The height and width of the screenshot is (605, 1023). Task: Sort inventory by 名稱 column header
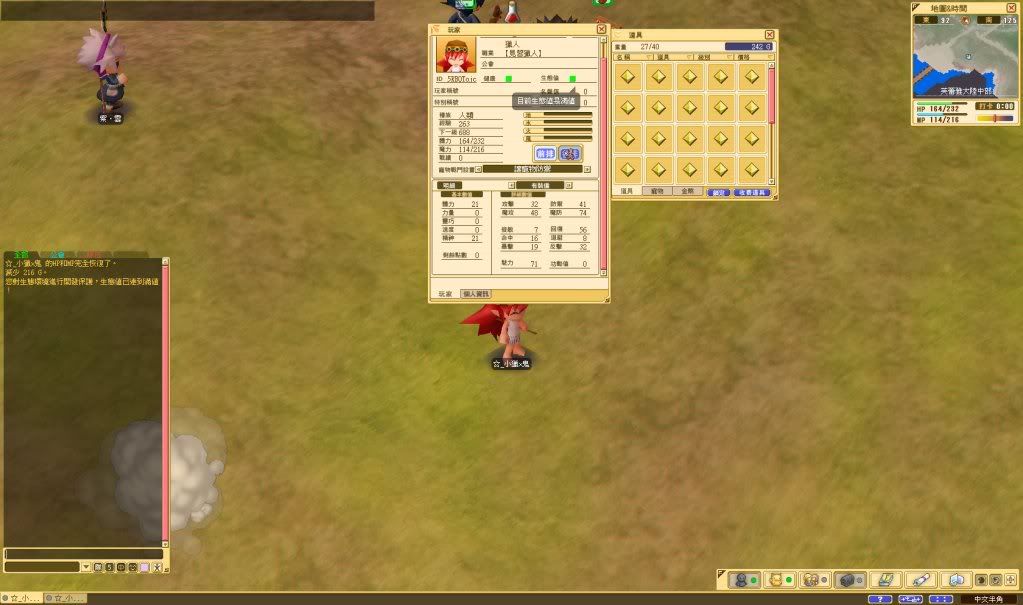628,57
